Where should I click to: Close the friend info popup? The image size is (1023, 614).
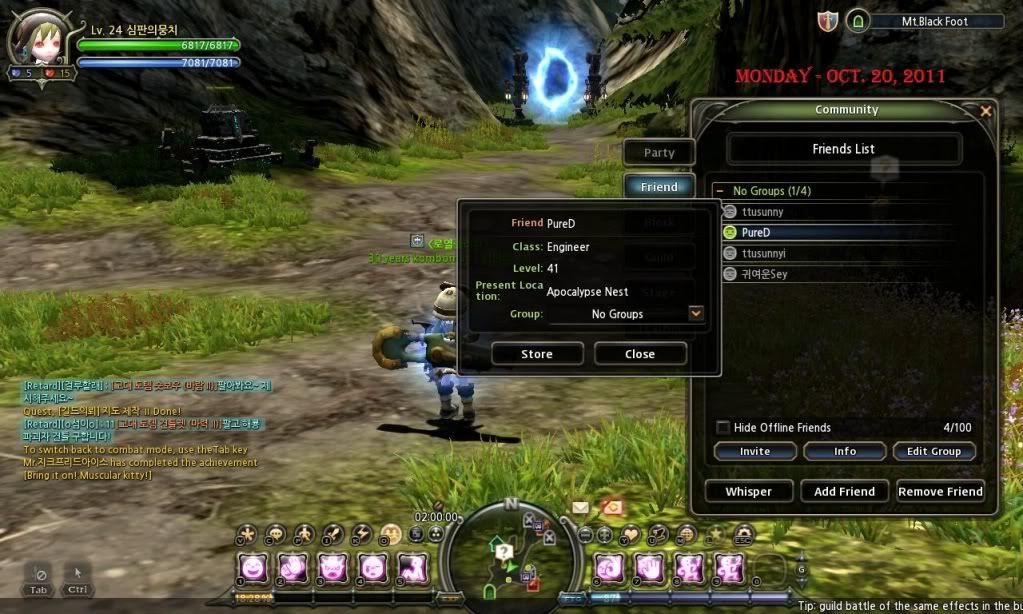pos(639,354)
